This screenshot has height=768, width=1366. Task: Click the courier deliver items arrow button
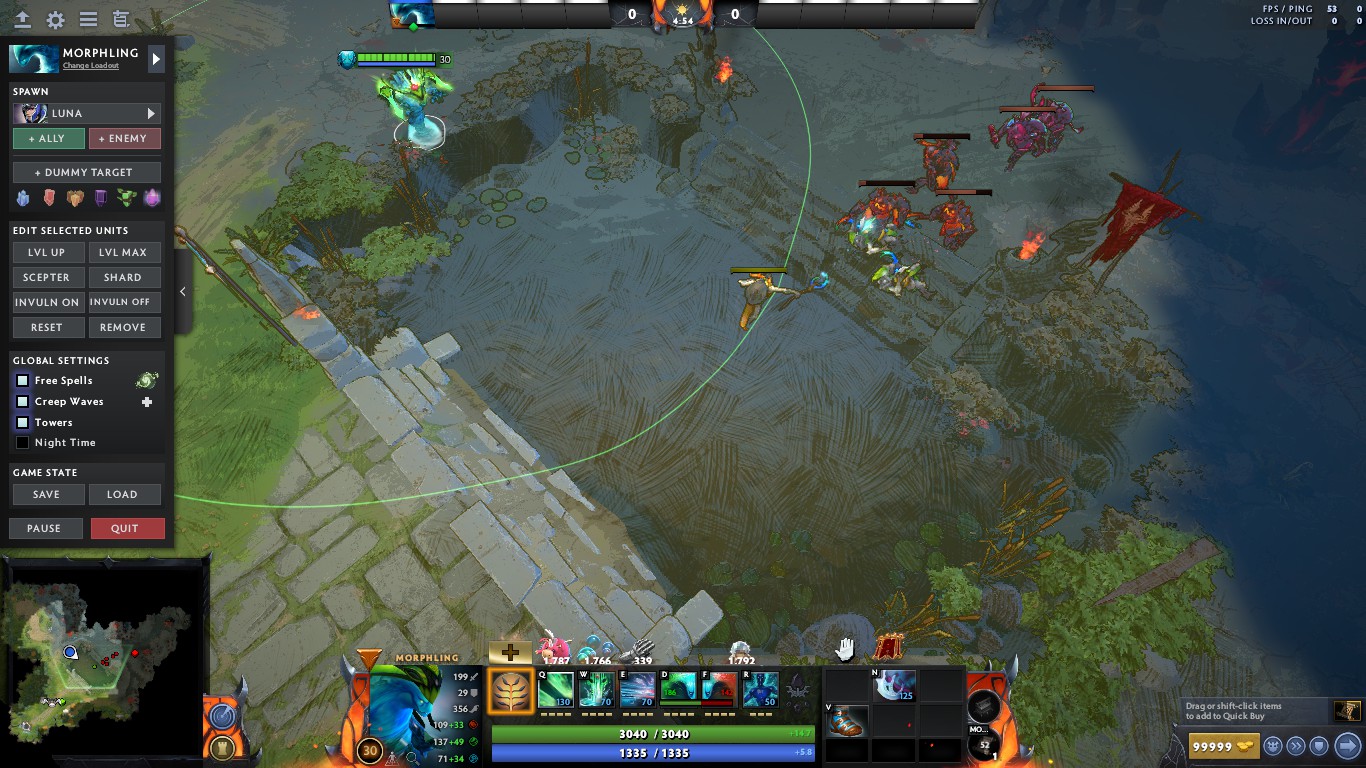point(1345,745)
